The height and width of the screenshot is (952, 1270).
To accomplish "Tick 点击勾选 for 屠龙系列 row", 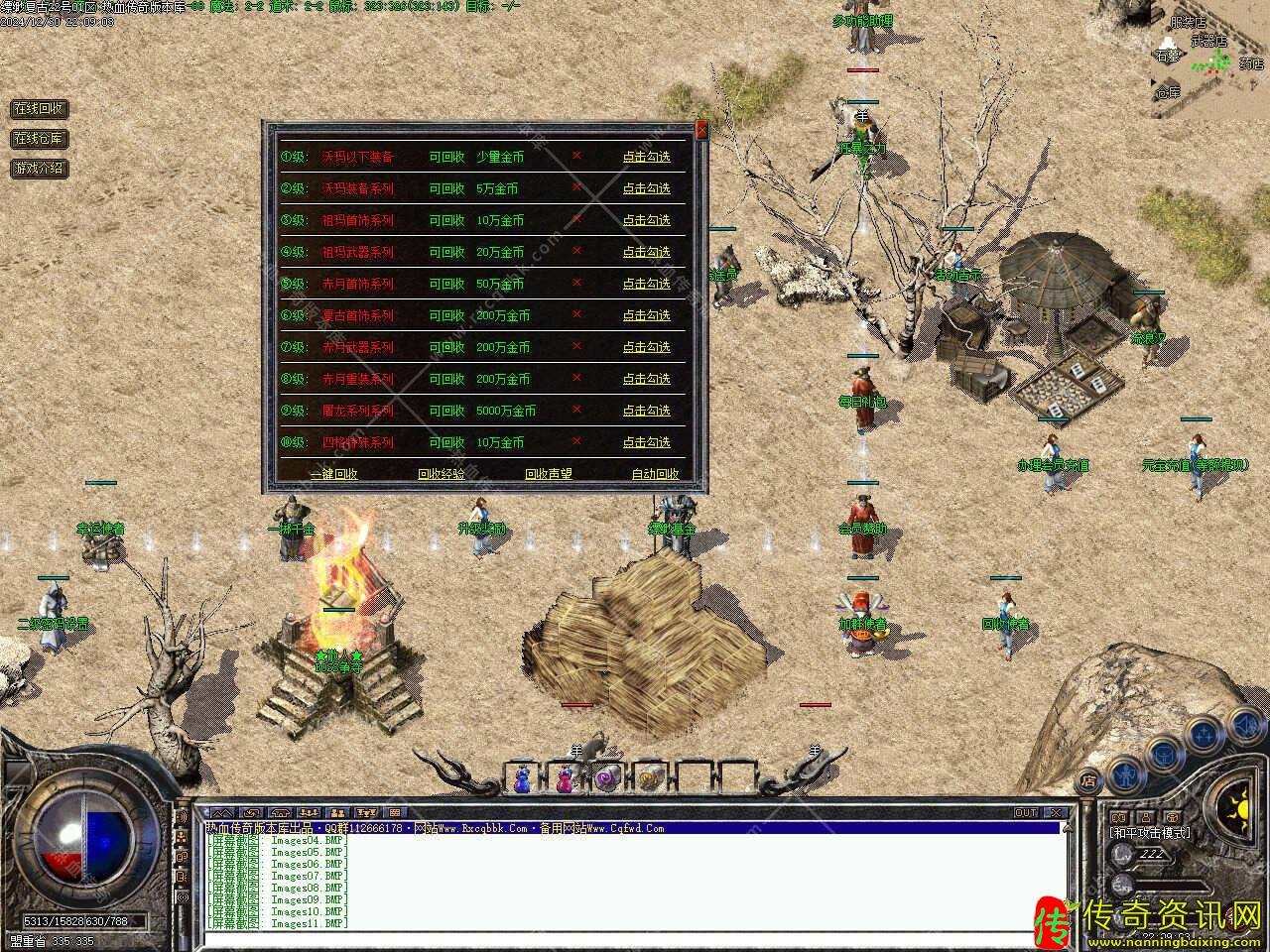I will coord(646,411).
